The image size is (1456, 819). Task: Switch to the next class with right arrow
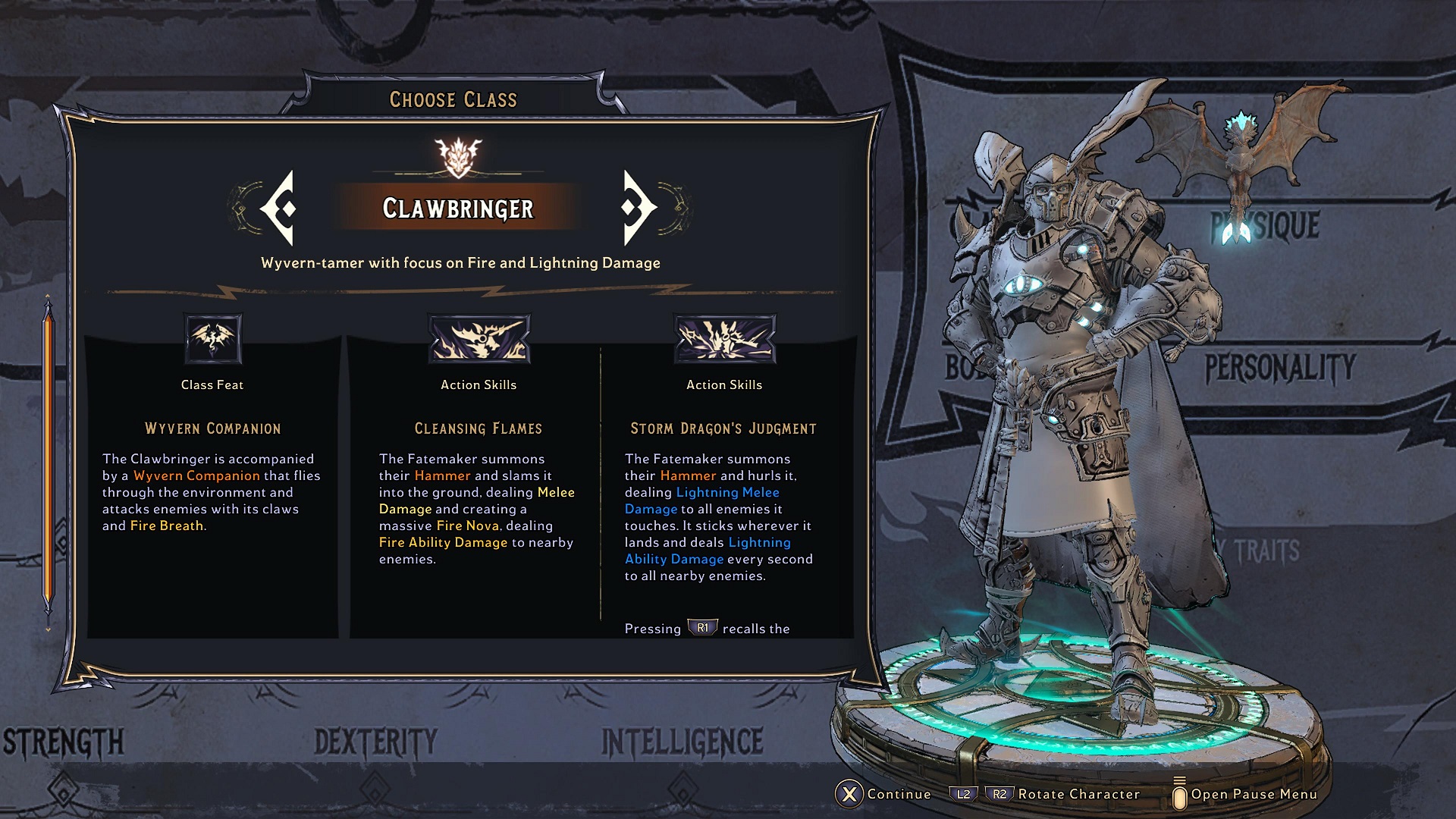point(639,208)
